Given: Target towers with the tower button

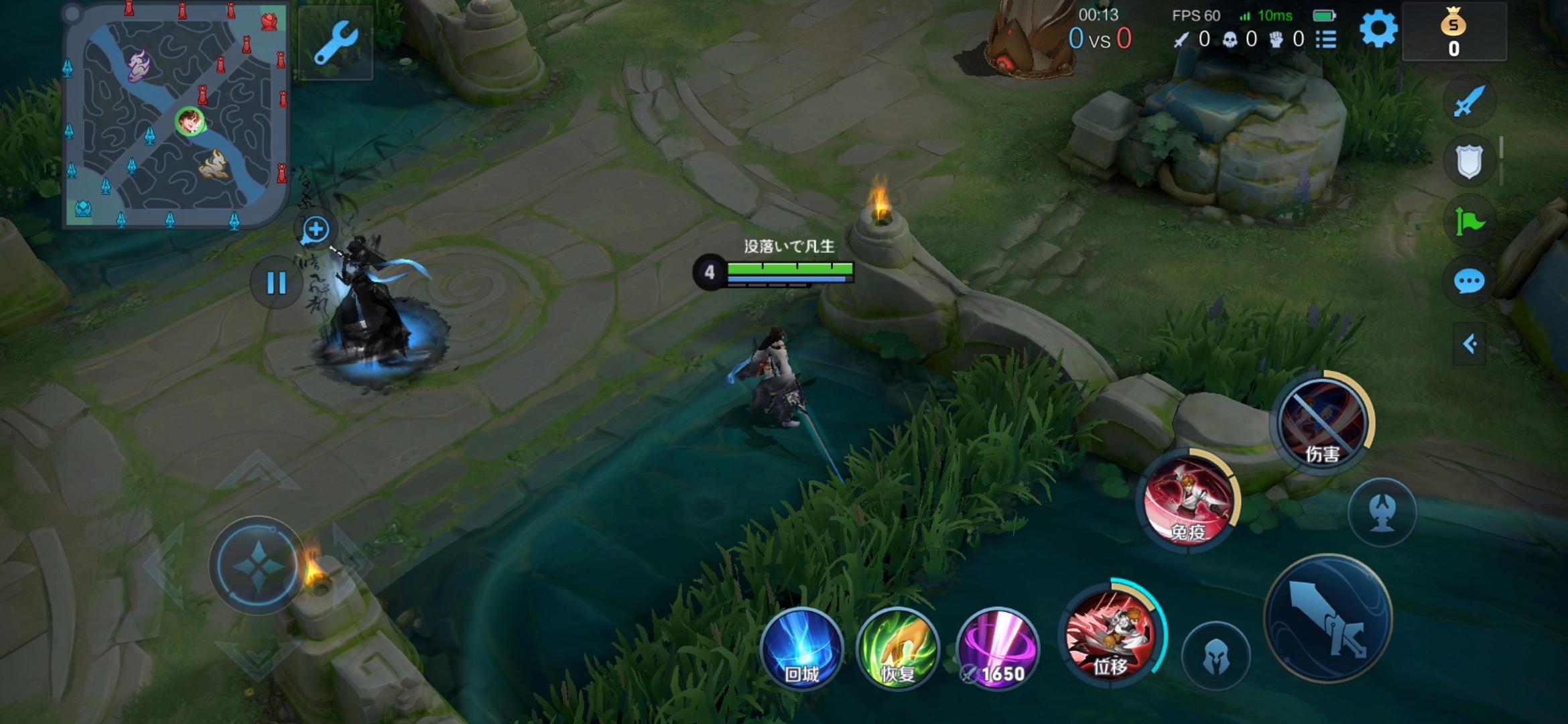Looking at the screenshot, I should coord(1382,512).
